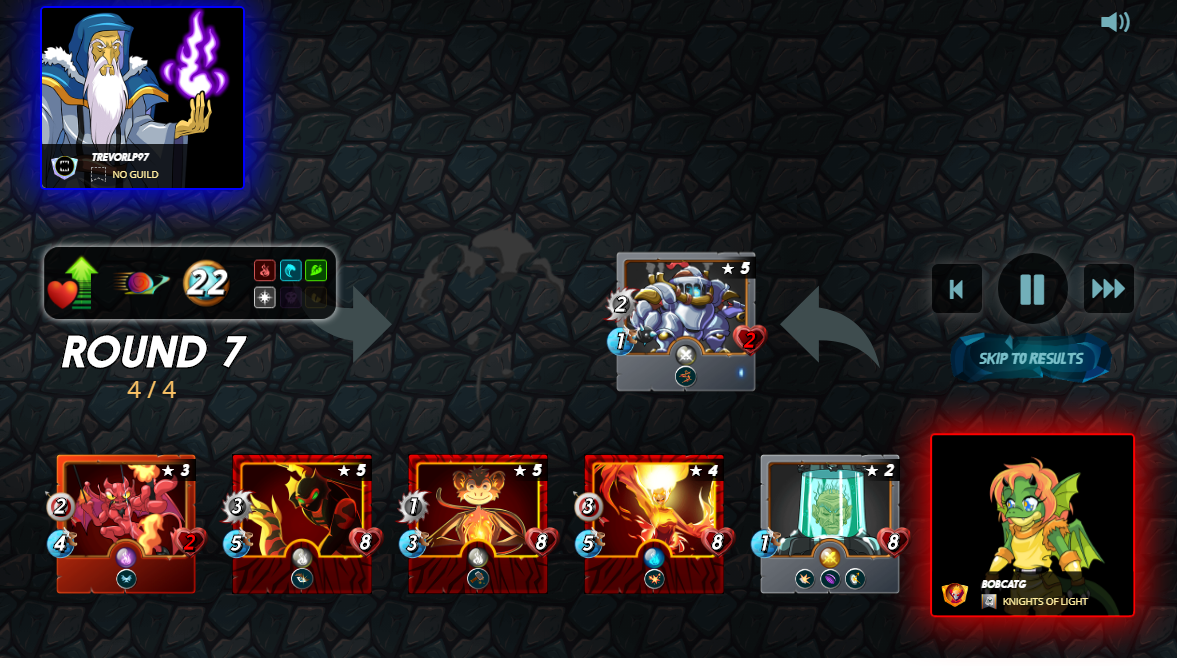Inspect the white life element icon
Image resolution: width=1177 pixels, height=666 pixels.
click(264, 298)
